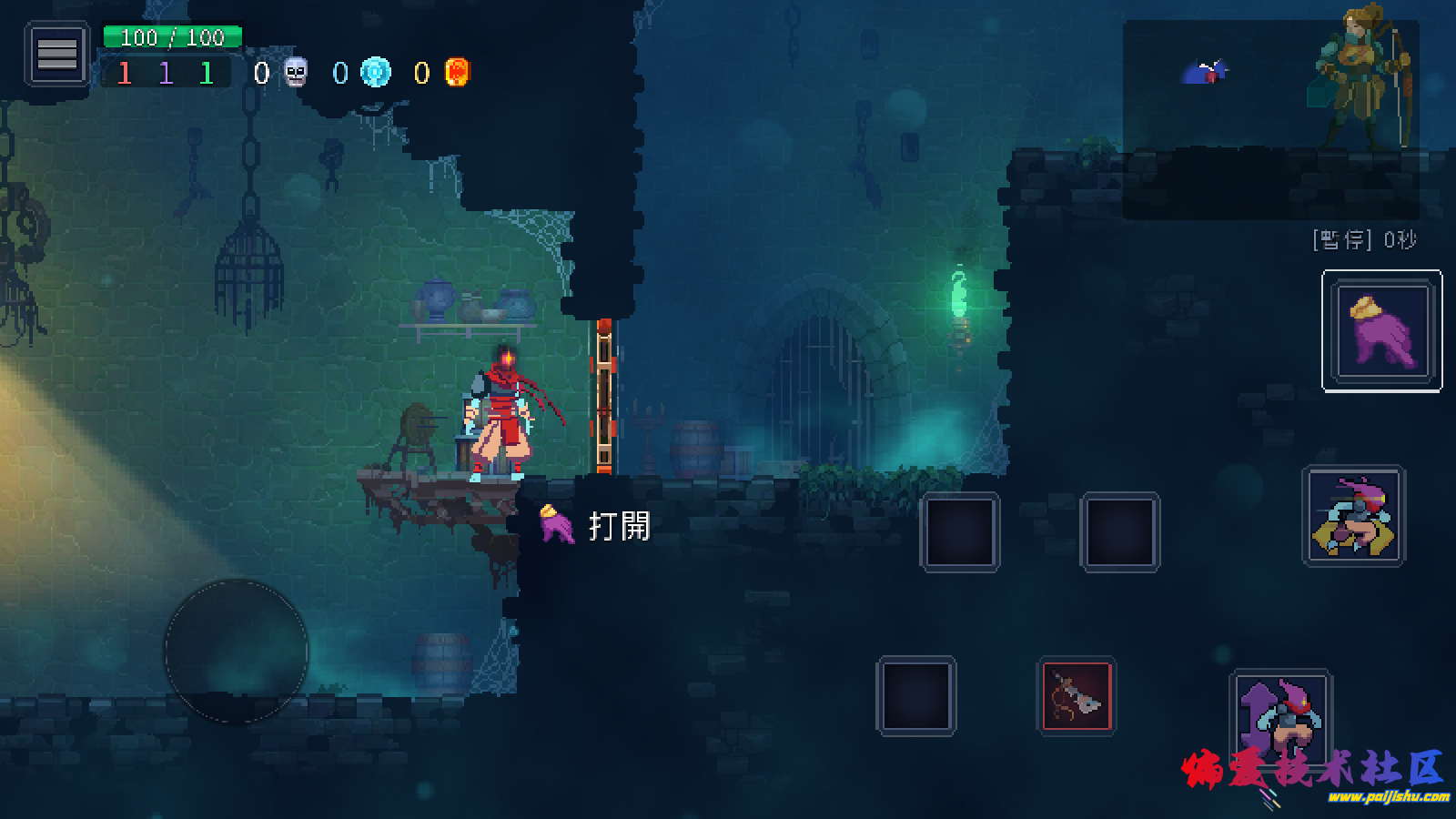Open the minimap panel
This screenshot has height=819, width=1456.
[1270, 119]
